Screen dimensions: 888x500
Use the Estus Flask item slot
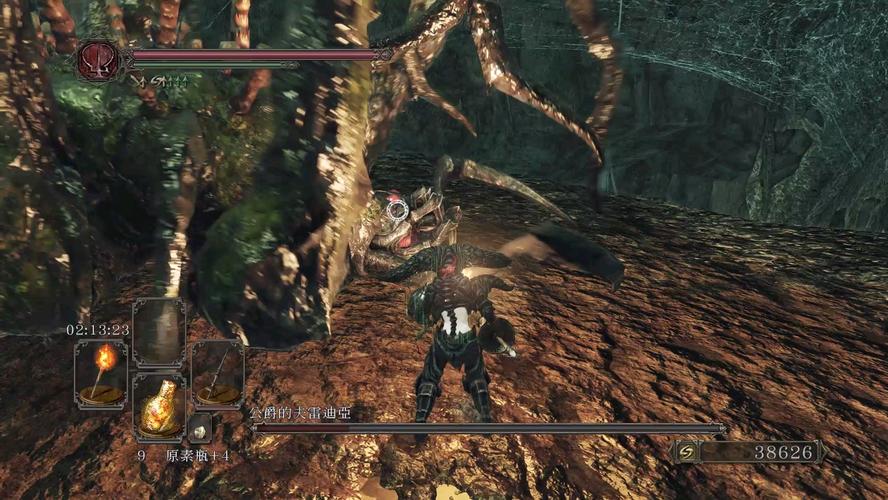(159, 406)
